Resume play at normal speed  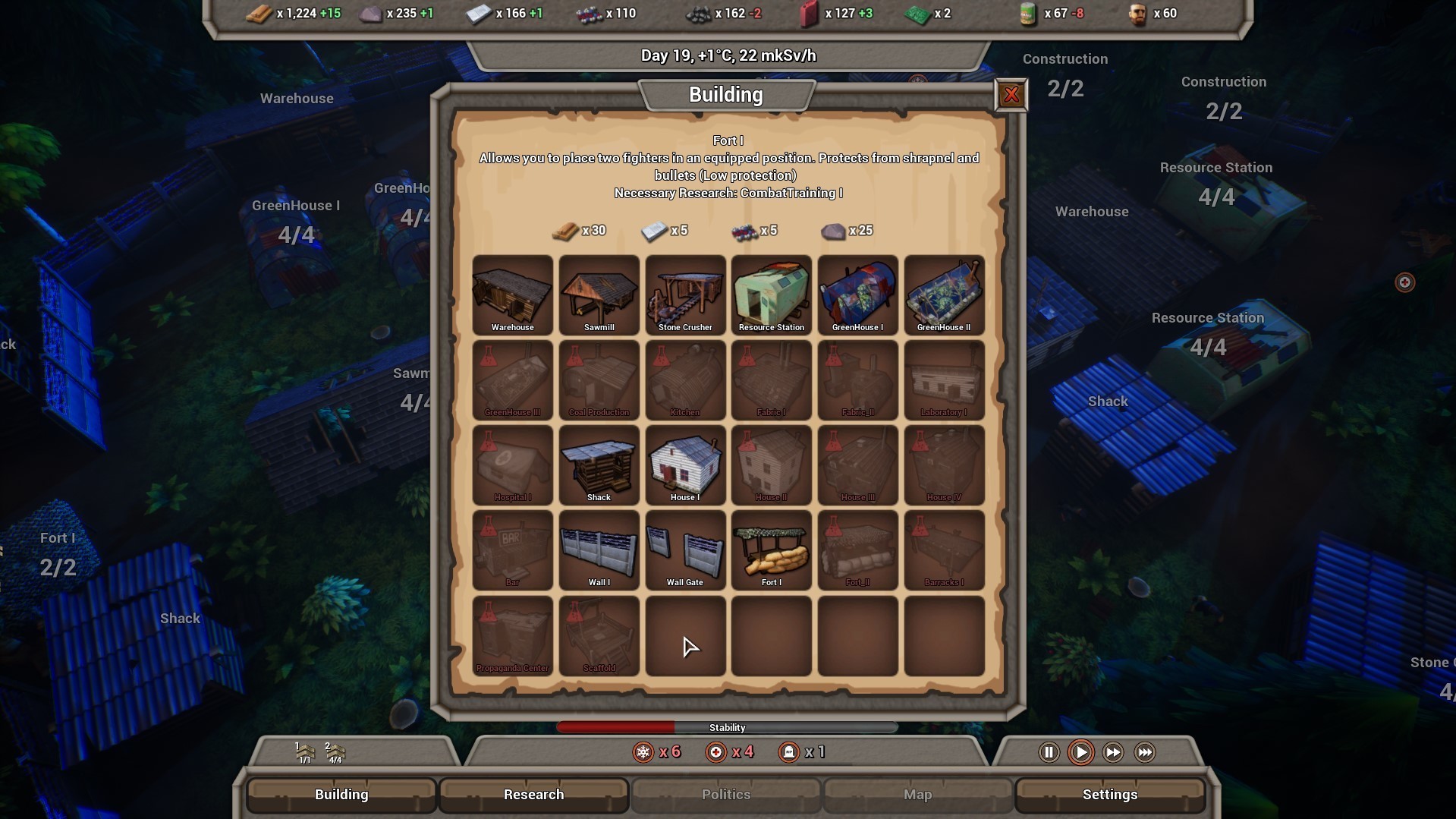[1080, 752]
